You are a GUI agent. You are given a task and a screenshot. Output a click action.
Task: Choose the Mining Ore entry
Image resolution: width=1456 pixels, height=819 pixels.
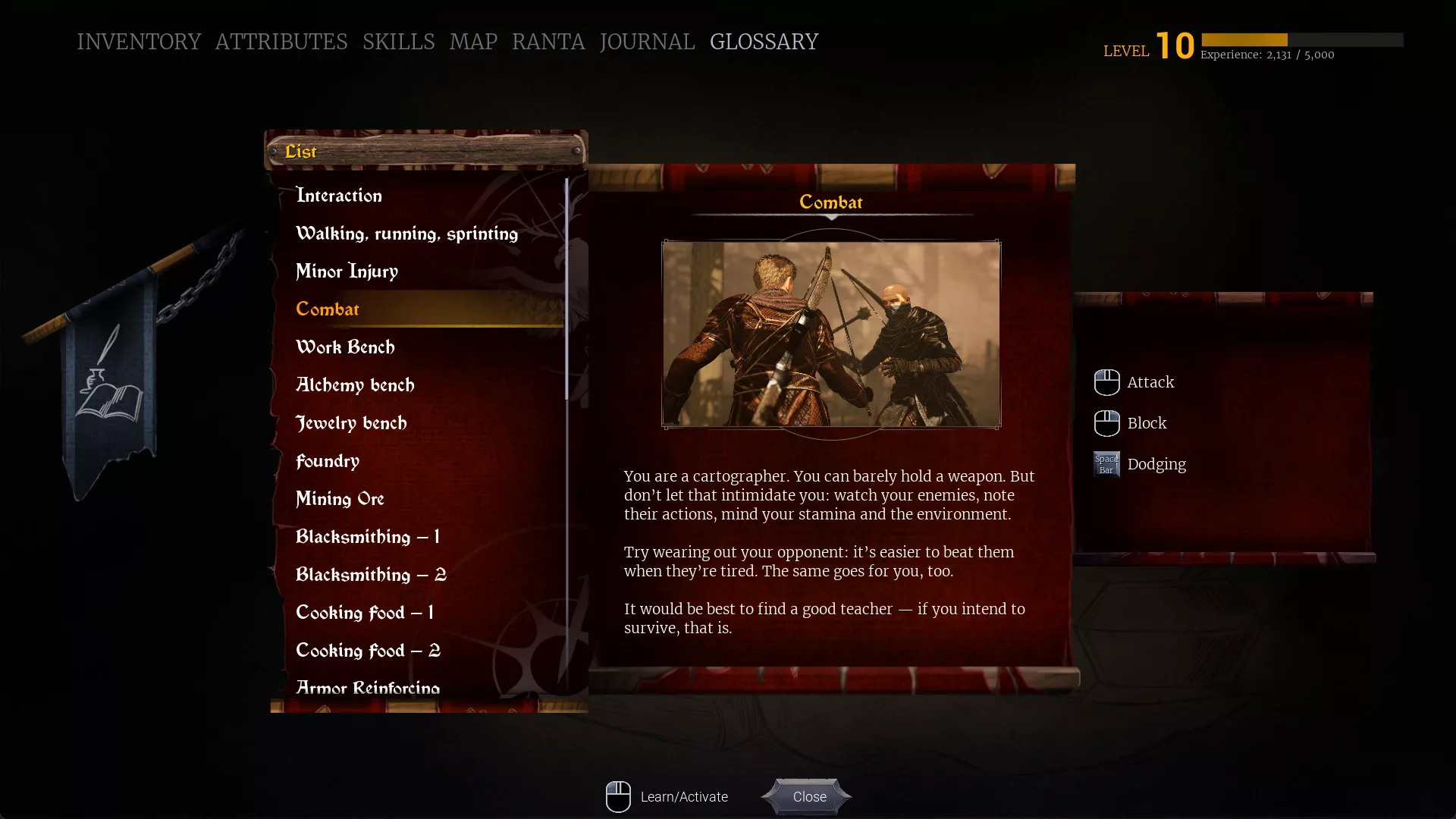pos(340,499)
